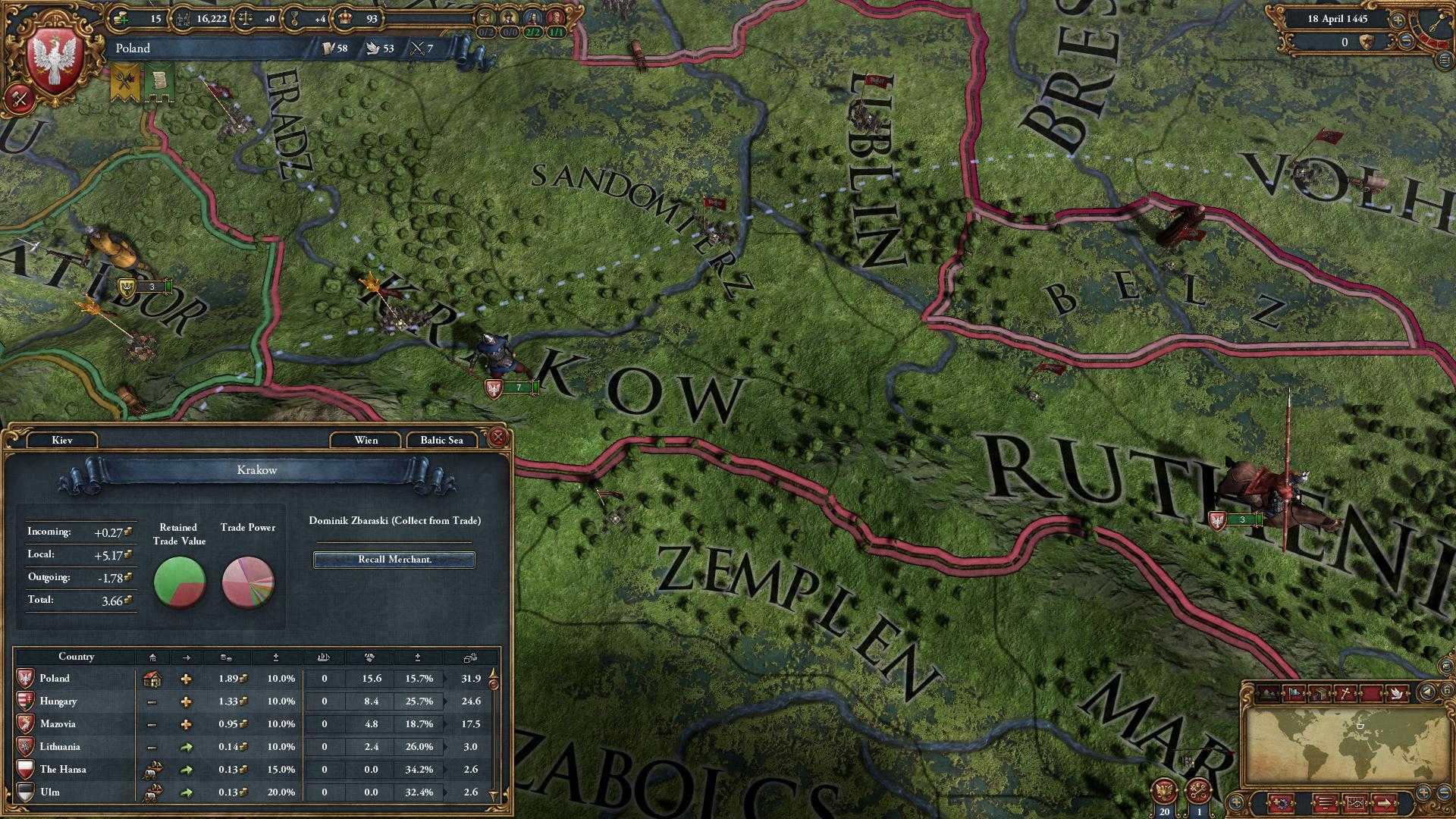1456x819 pixels.
Task: Switch to the Wien trade node tab
Action: point(365,440)
